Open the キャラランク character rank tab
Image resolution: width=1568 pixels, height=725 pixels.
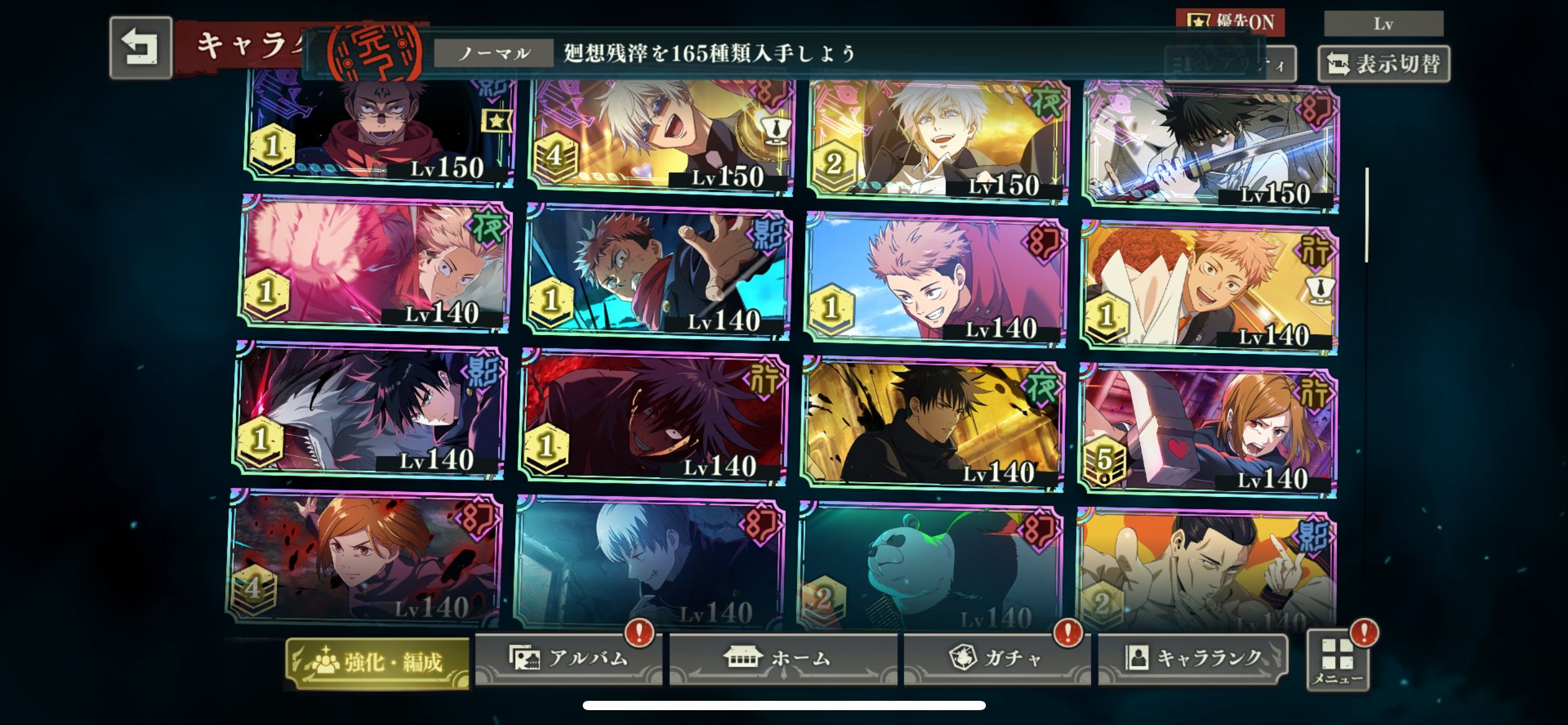point(1193,658)
